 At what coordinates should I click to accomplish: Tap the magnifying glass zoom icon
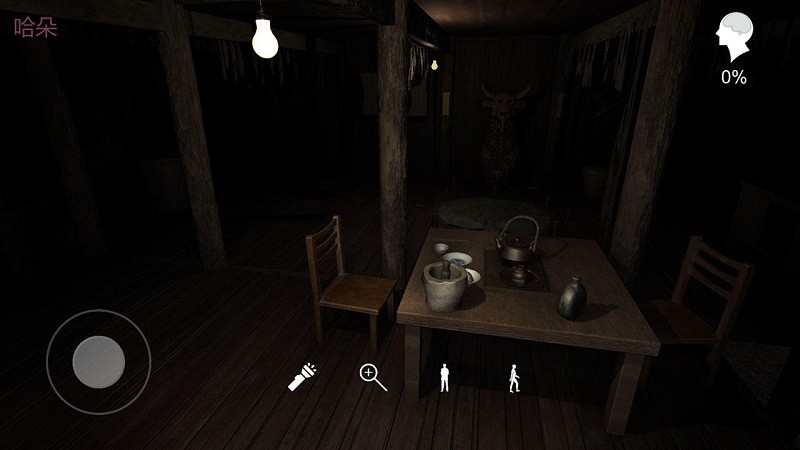372,377
